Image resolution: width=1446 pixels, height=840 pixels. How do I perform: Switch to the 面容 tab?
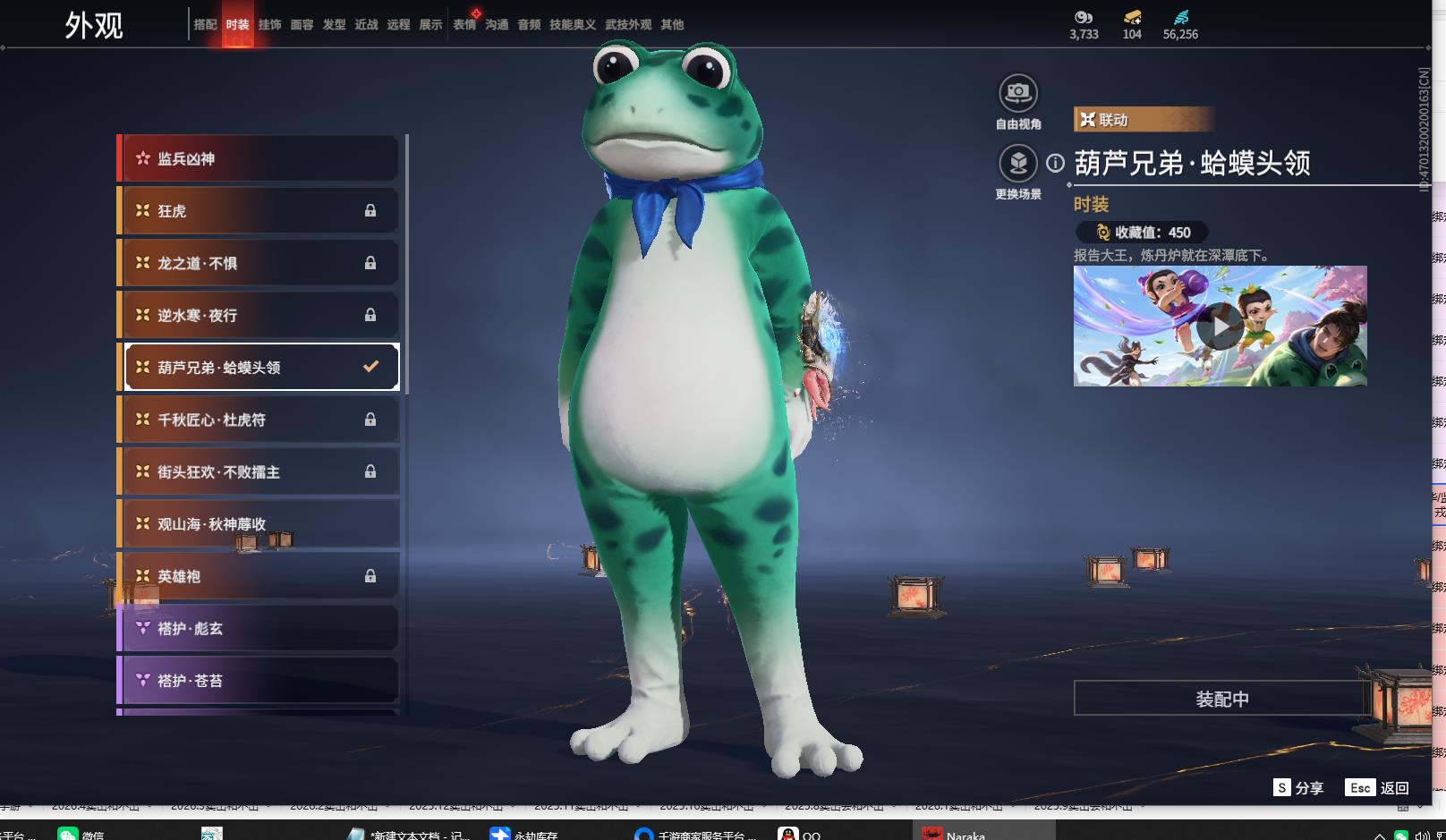pyautogui.click(x=302, y=25)
